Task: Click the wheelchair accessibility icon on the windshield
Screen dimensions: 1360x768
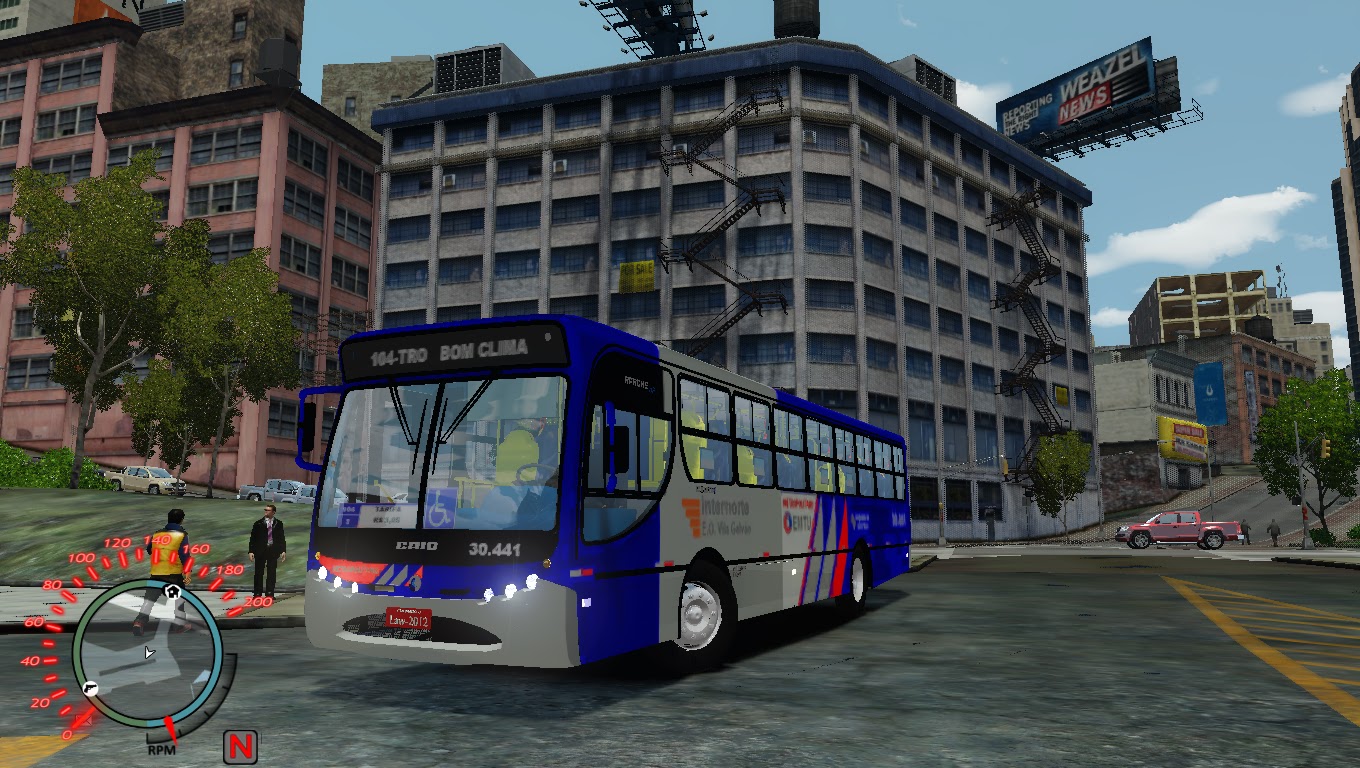Action: tap(440, 510)
